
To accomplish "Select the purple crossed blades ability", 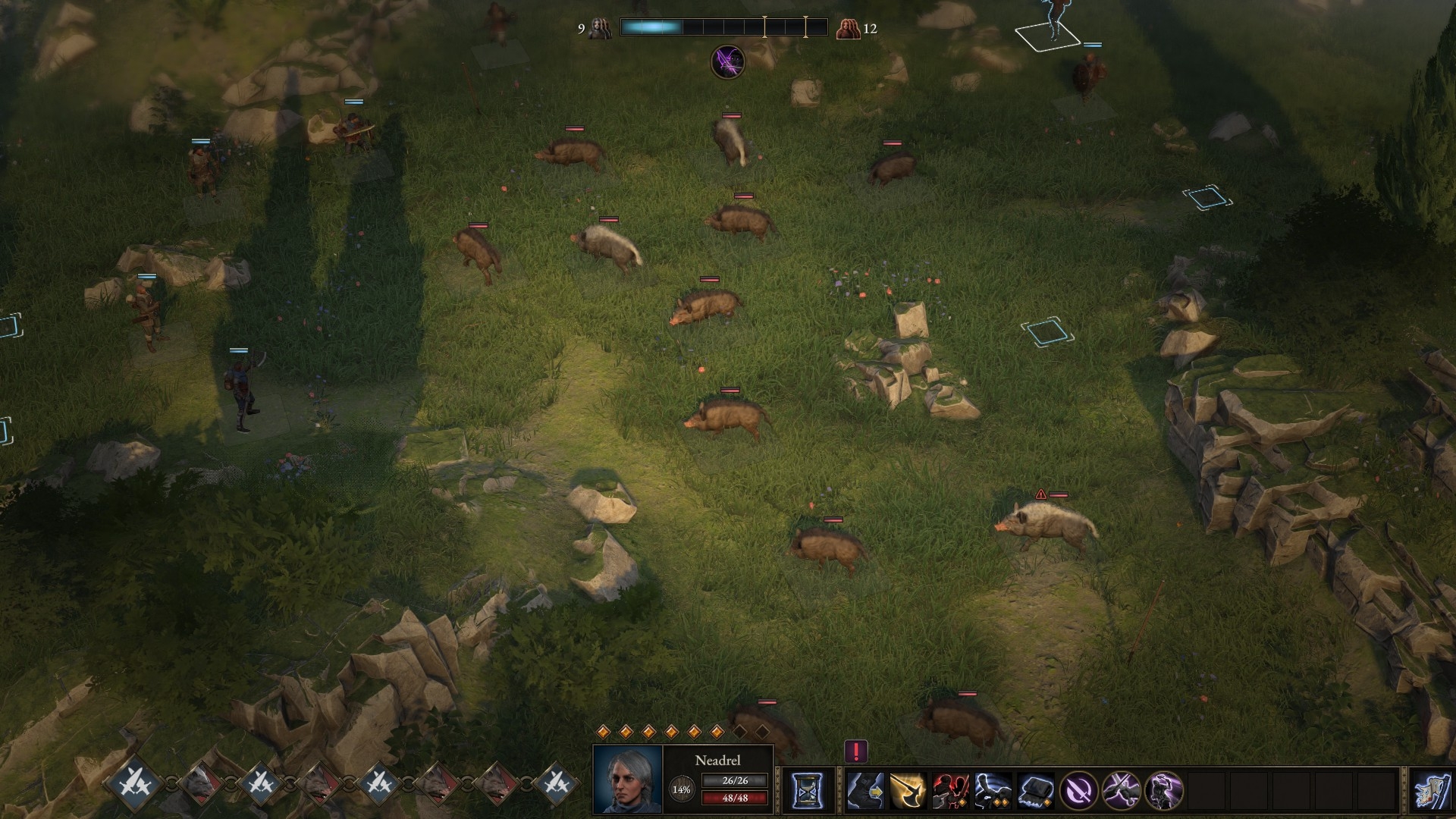I will pos(1121,791).
